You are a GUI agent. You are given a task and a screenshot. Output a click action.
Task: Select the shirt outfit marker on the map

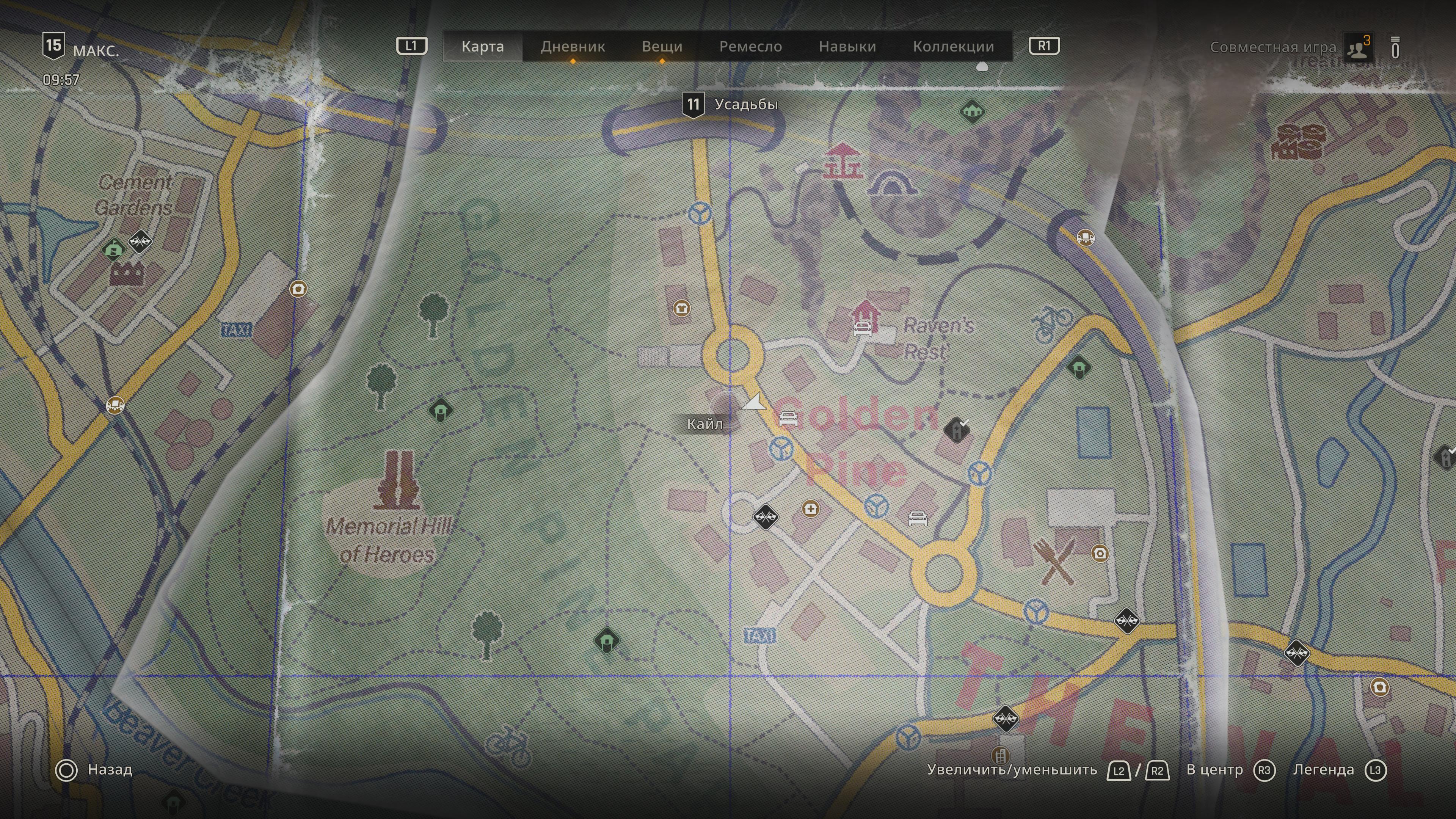click(x=681, y=309)
